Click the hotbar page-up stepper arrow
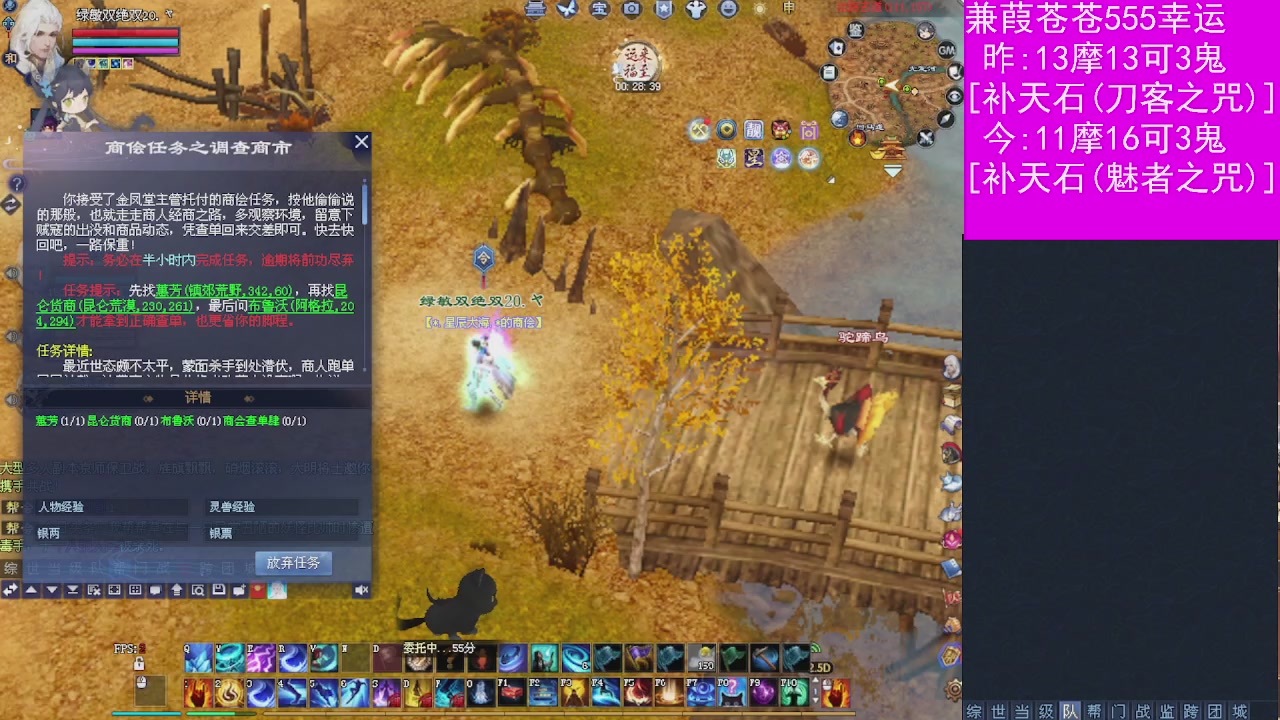This screenshot has width=1280, height=720. 815,680
